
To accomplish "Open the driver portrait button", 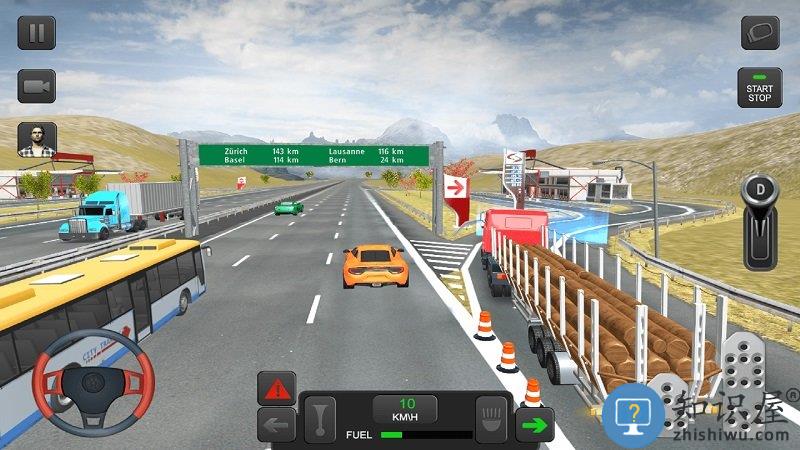I will pyautogui.click(x=37, y=139).
